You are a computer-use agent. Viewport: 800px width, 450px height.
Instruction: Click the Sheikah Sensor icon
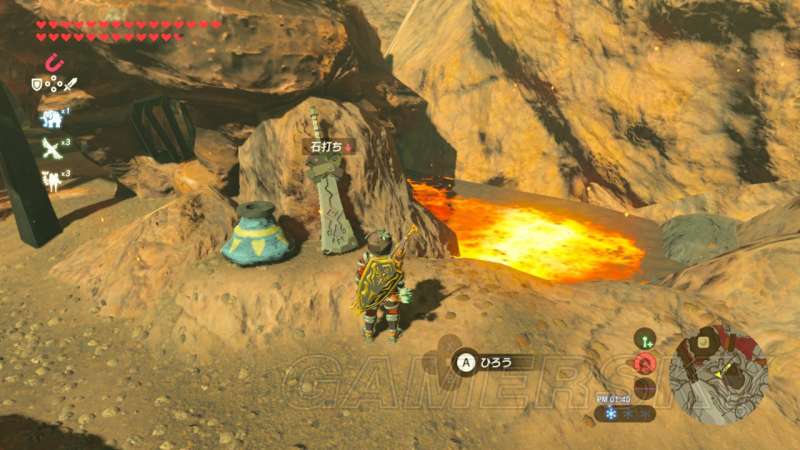(645, 340)
